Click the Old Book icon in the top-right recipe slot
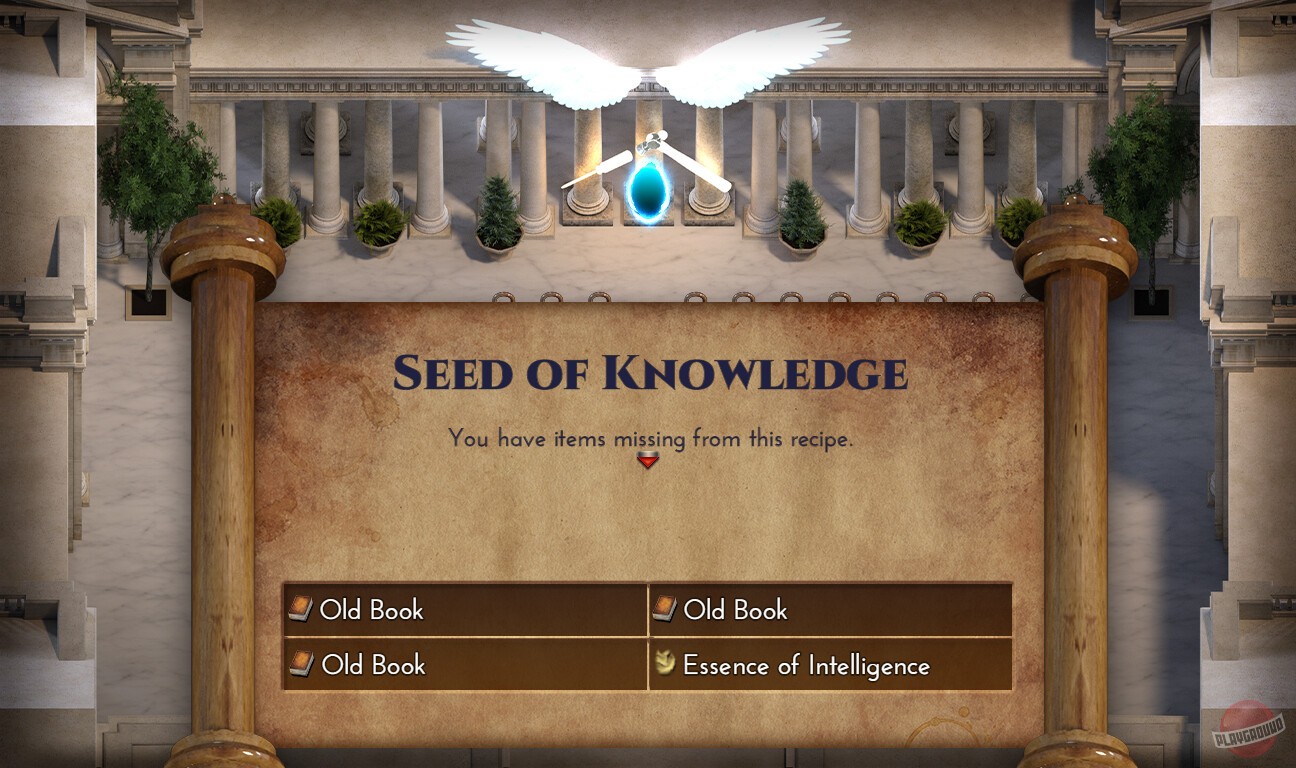 tap(666, 609)
